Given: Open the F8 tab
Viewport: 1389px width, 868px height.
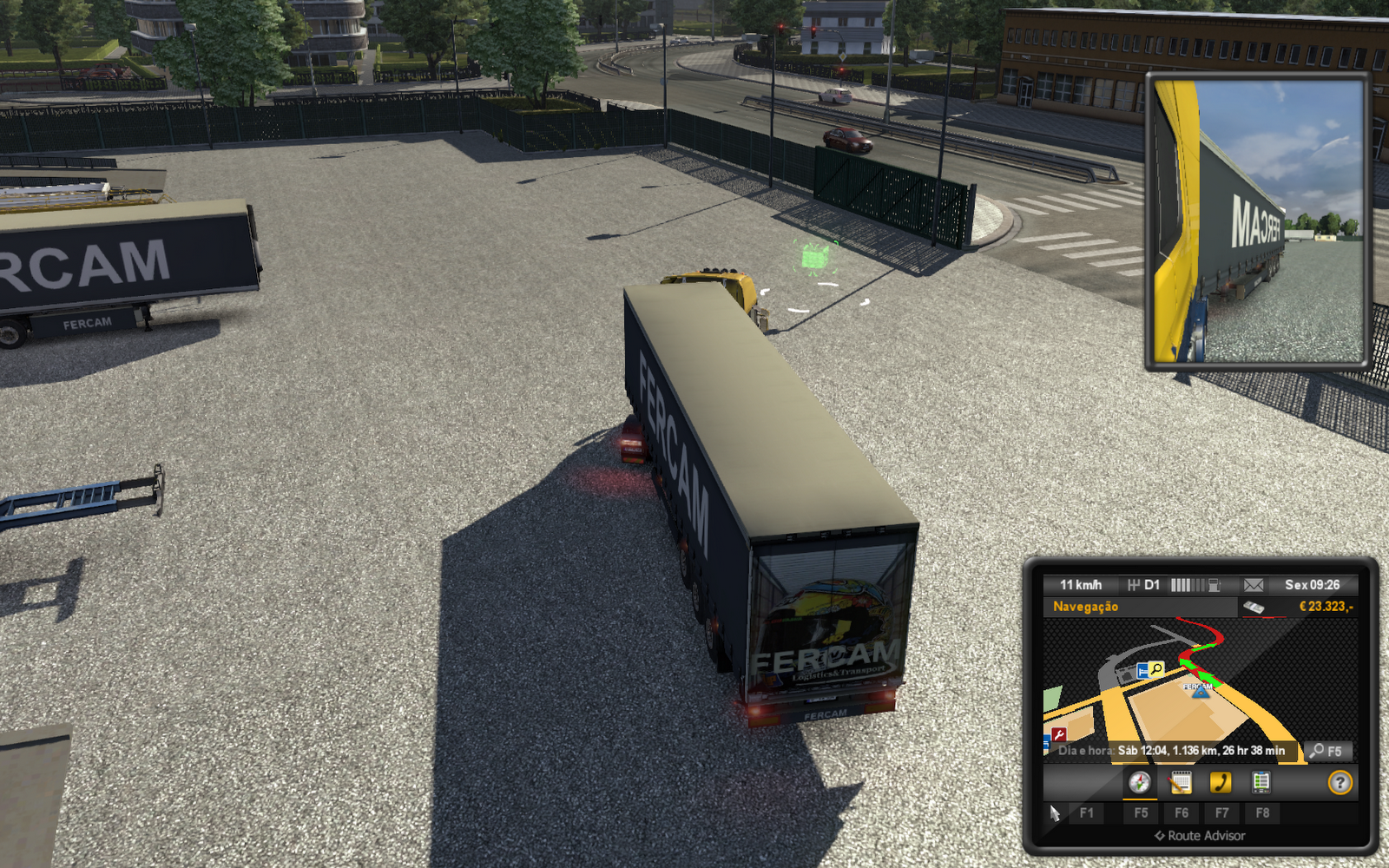Looking at the screenshot, I should [1262, 813].
